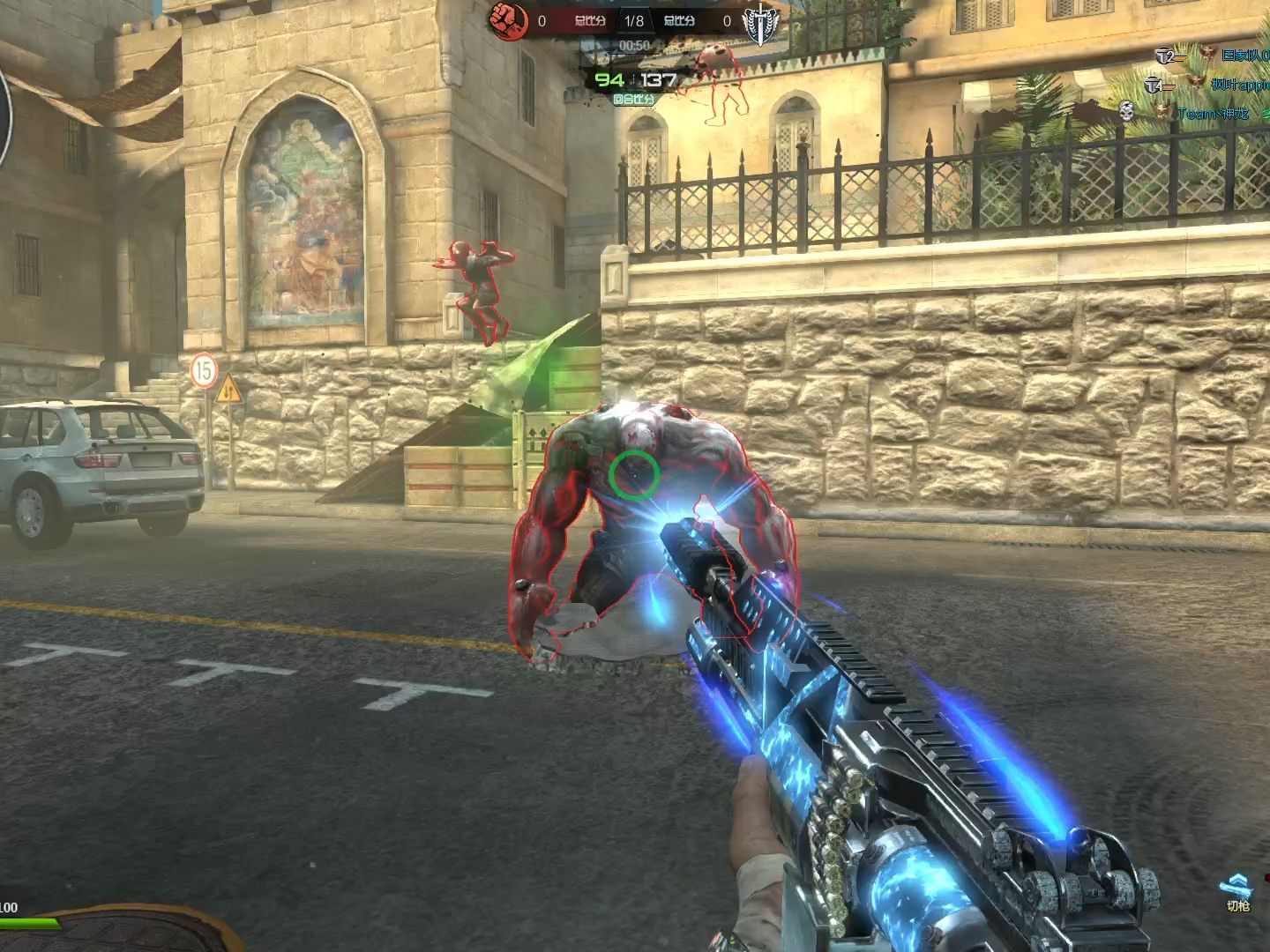
Task: Click the red fist team emblem
Action: click(x=508, y=19)
